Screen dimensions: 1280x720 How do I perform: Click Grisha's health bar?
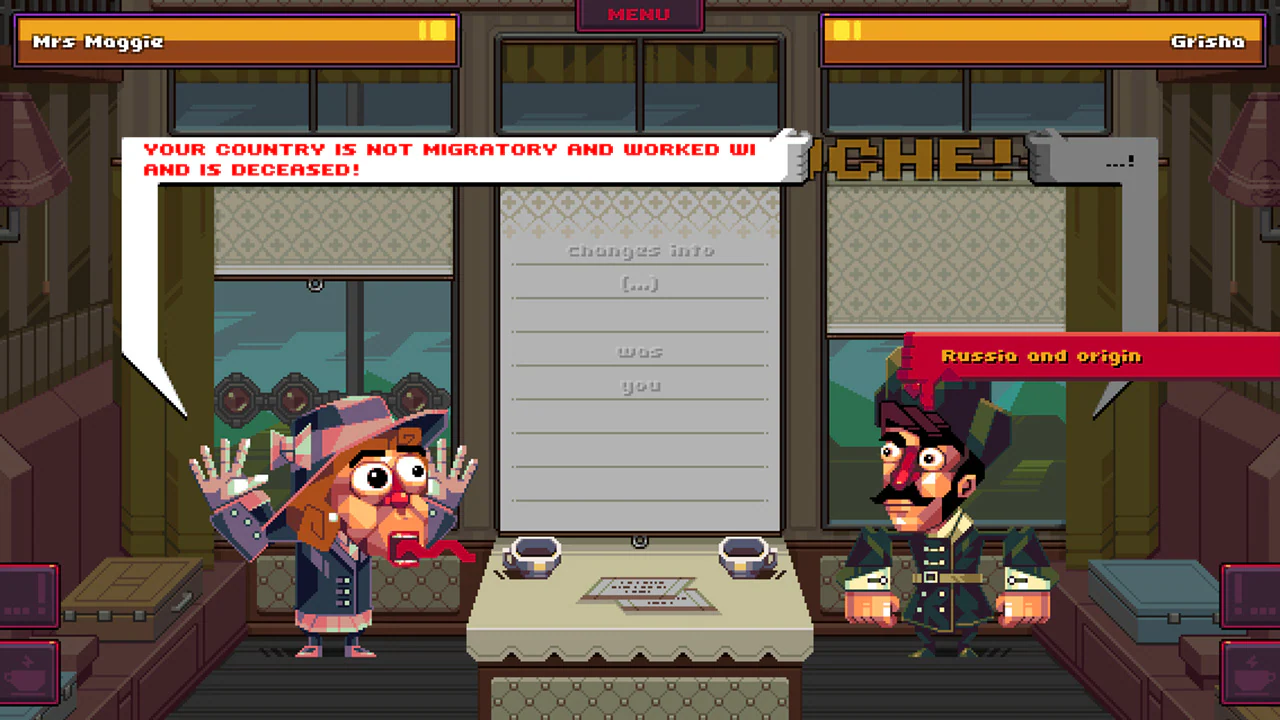pos(1040,42)
